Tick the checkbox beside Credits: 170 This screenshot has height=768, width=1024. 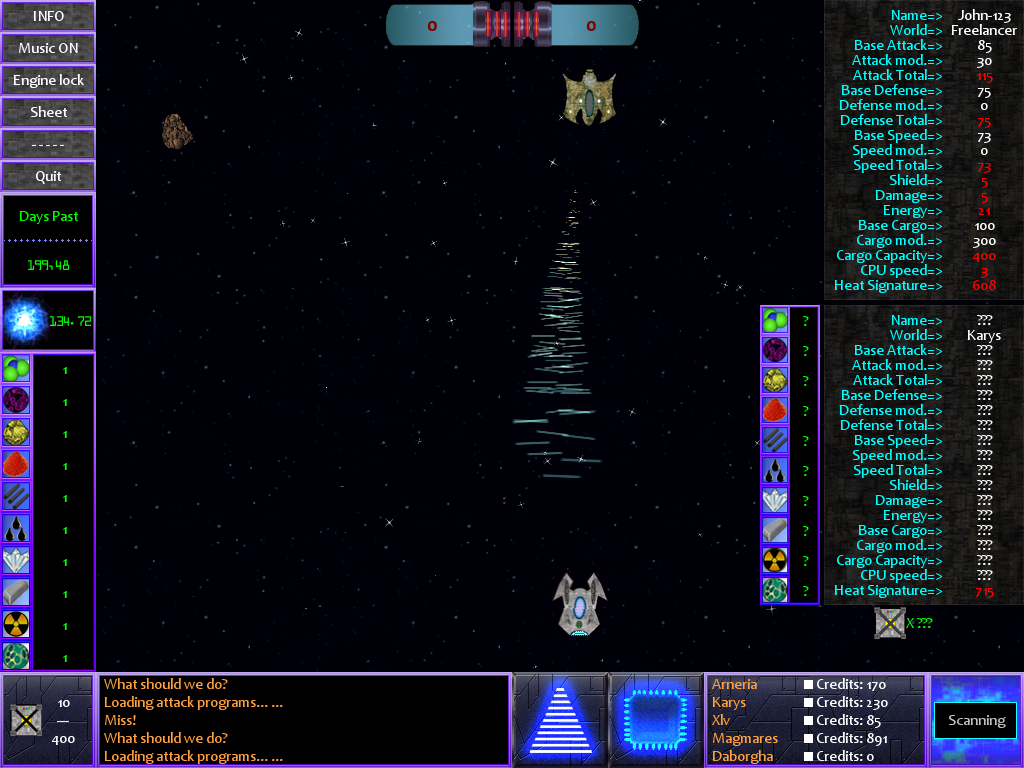tap(809, 685)
